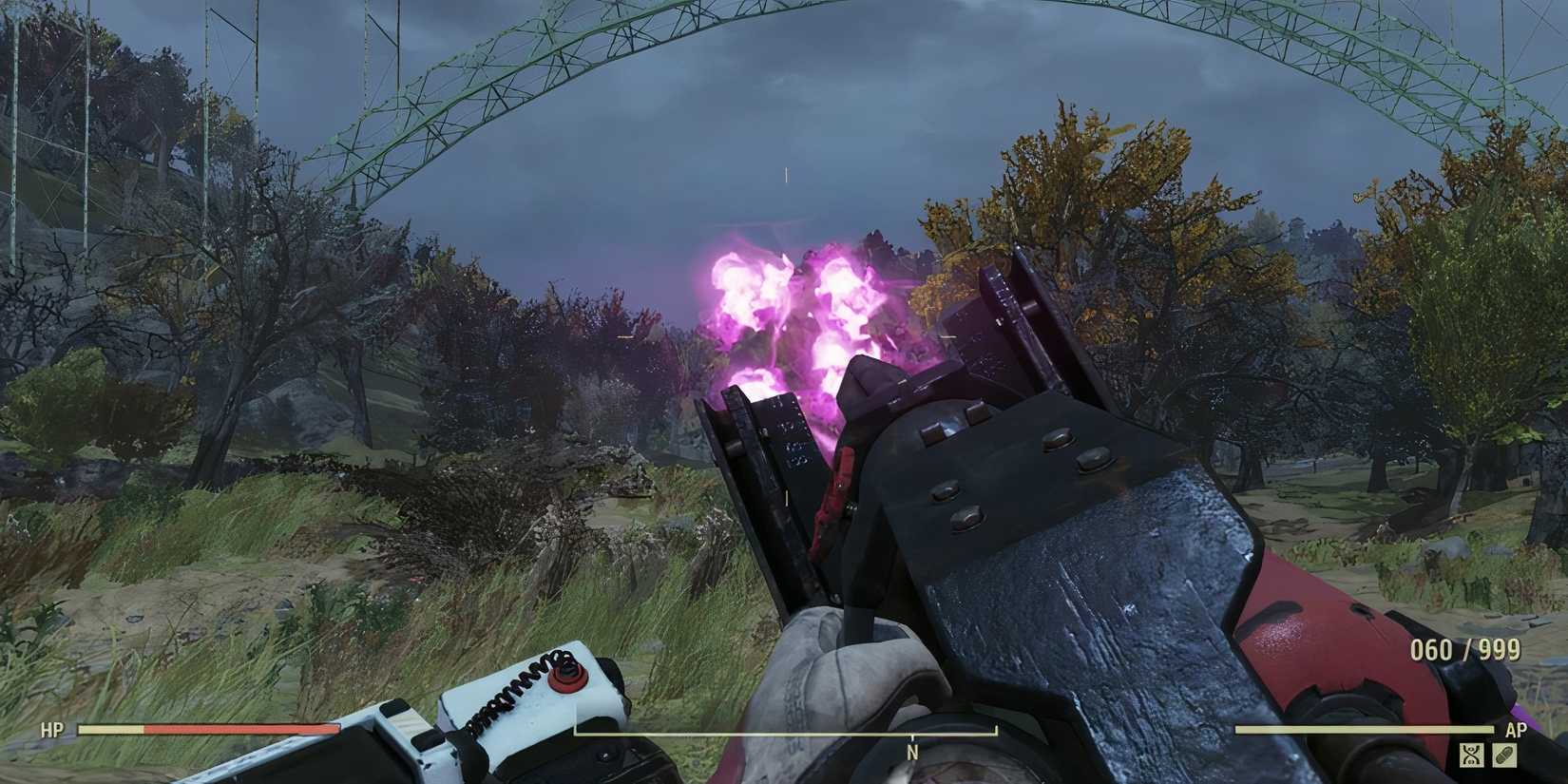Click the mutation status icon beside the AP bar

pyautogui.click(x=1471, y=755)
